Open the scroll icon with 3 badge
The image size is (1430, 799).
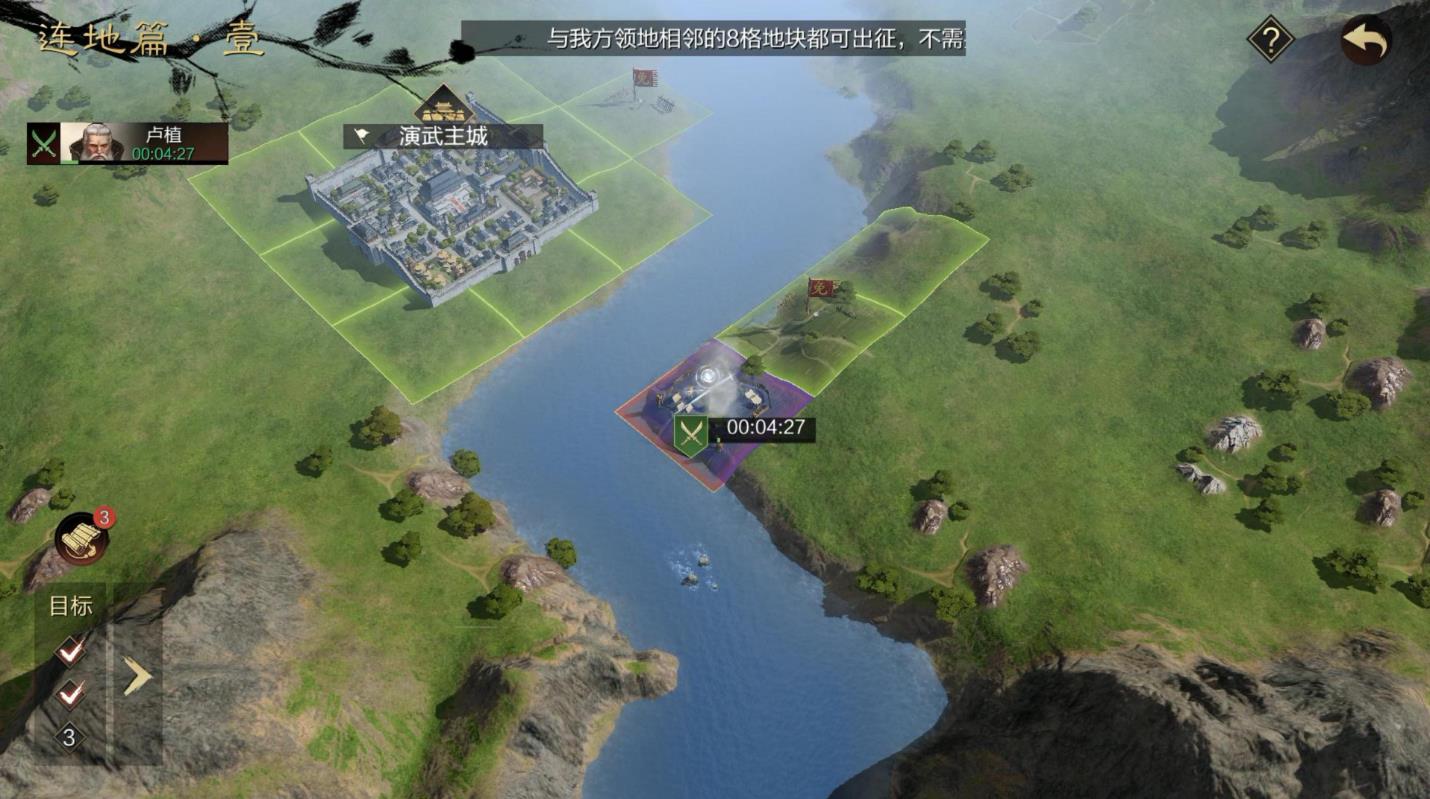pos(82,539)
